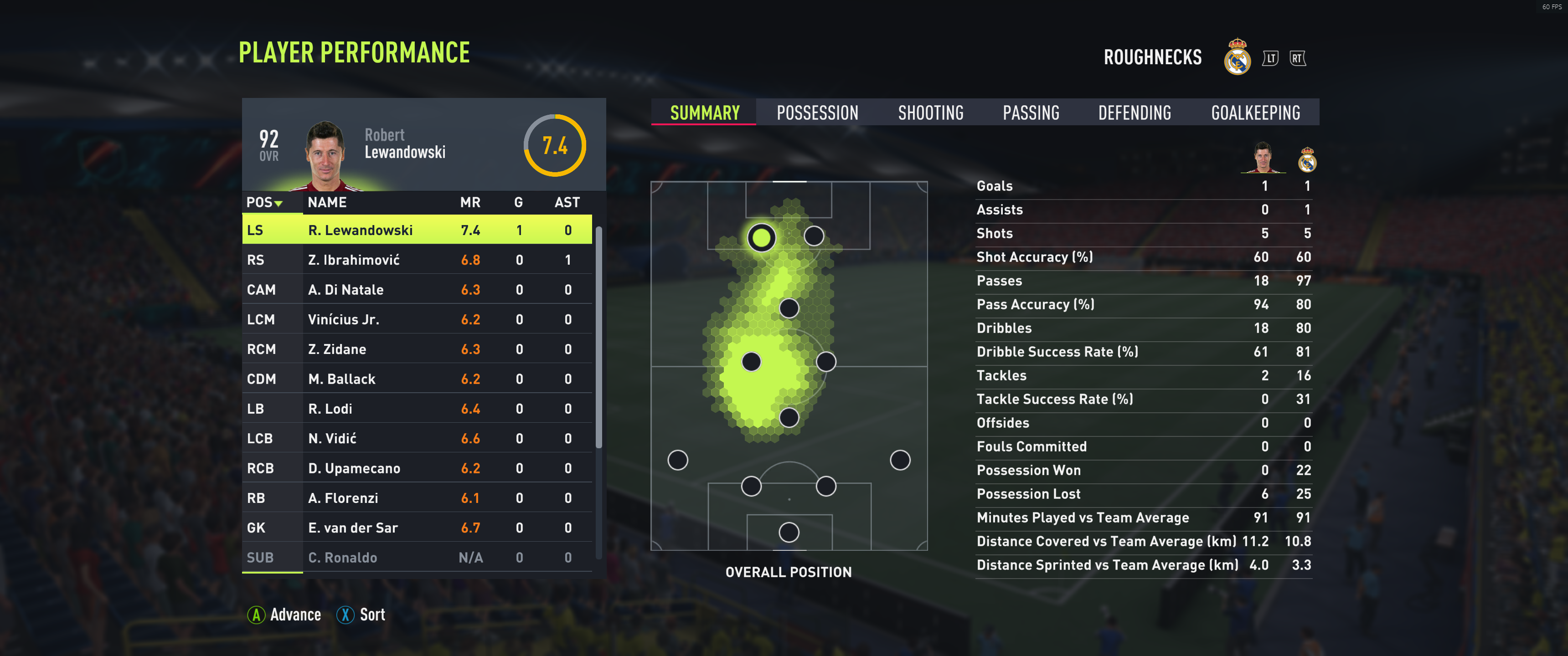This screenshot has width=1568, height=656.
Task: Show the Passing tab
Action: [1031, 113]
